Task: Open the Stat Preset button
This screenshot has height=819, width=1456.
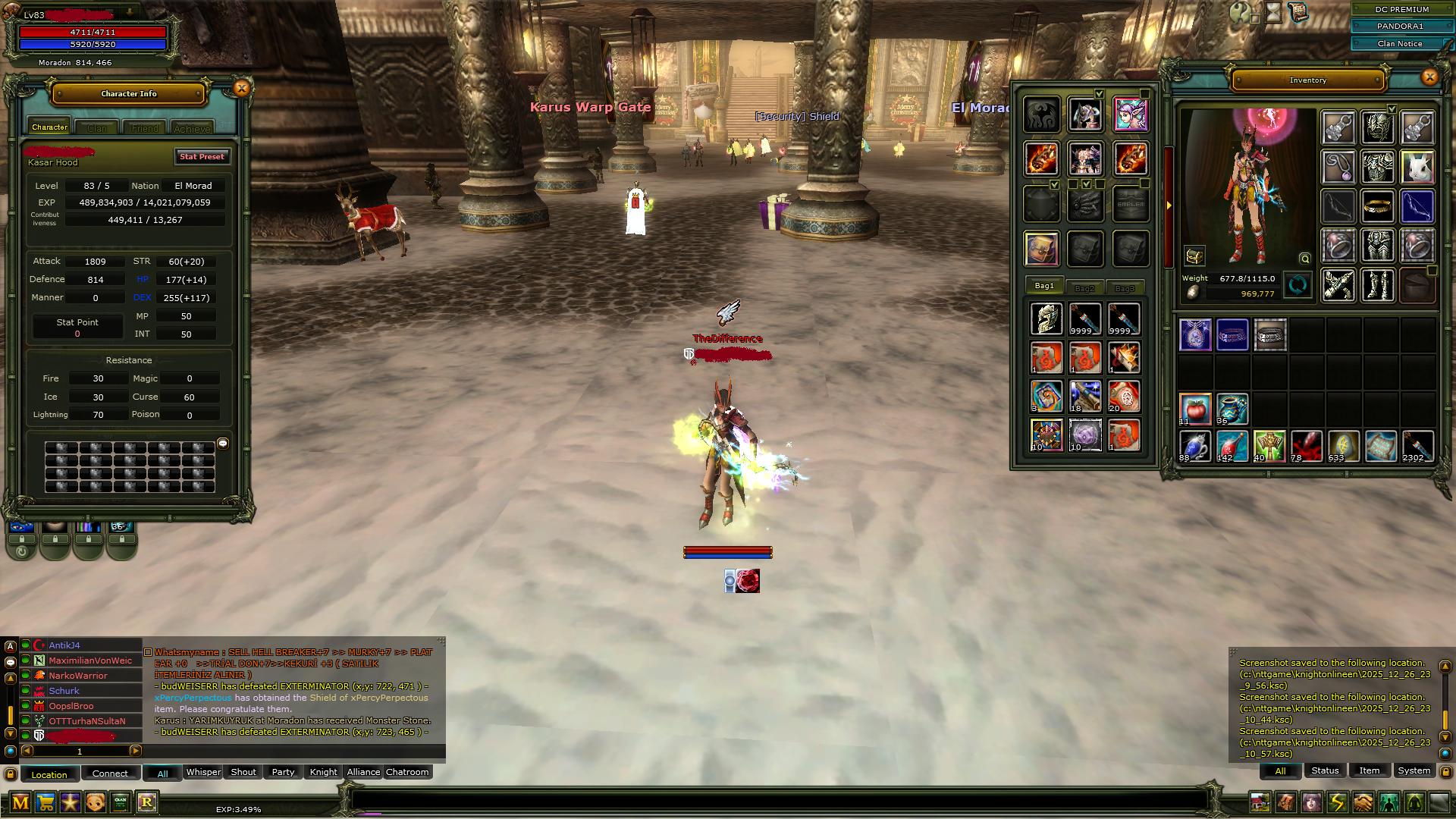Action: point(202,156)
